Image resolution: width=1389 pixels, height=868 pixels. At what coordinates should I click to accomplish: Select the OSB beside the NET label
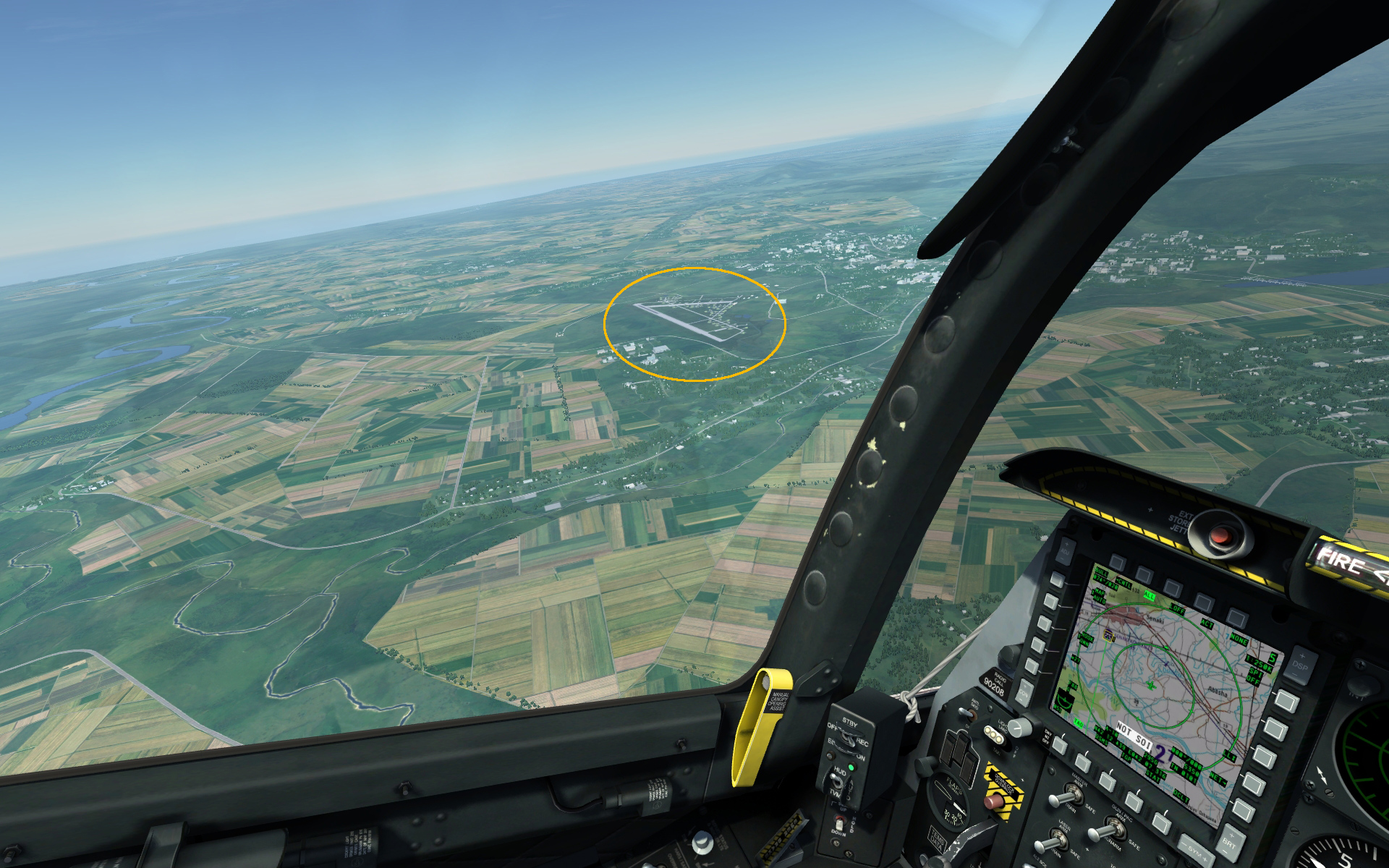pyautogui.click(x=1254, y=784)
